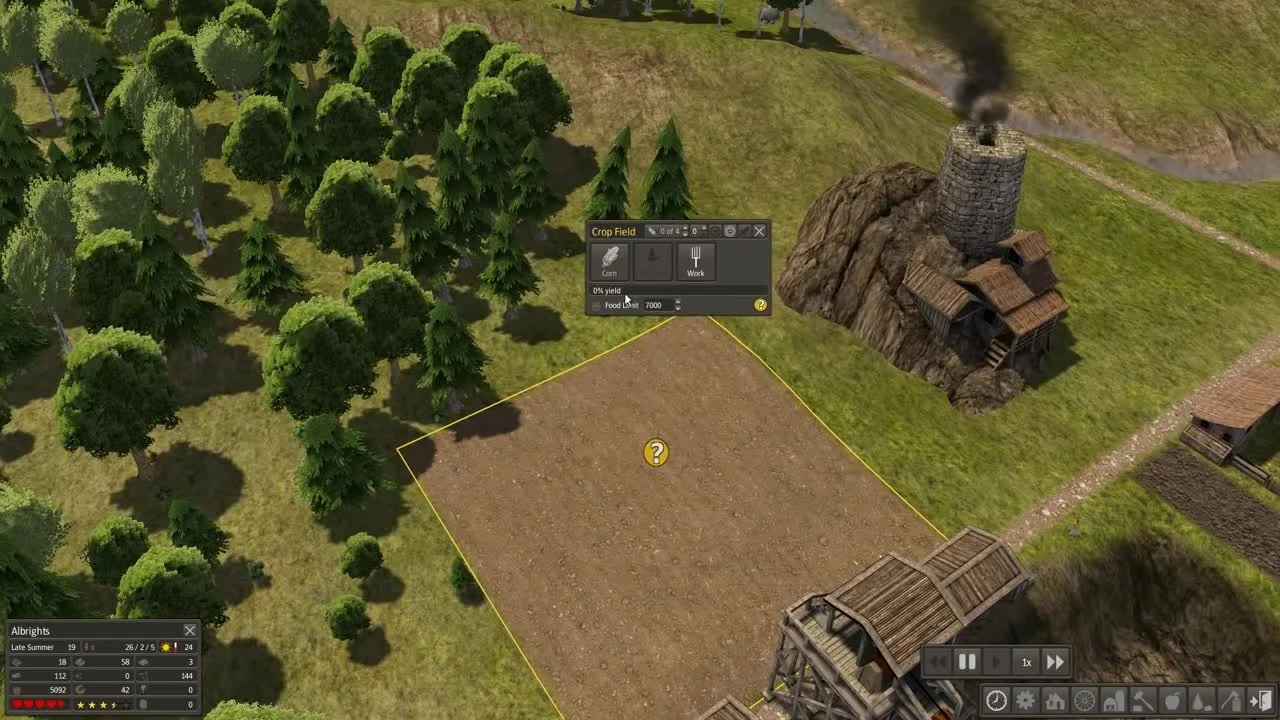Screen dimensions: 1280x720
Task: Open the yellow help button on Crop Field panel
Action: point(761,305)
